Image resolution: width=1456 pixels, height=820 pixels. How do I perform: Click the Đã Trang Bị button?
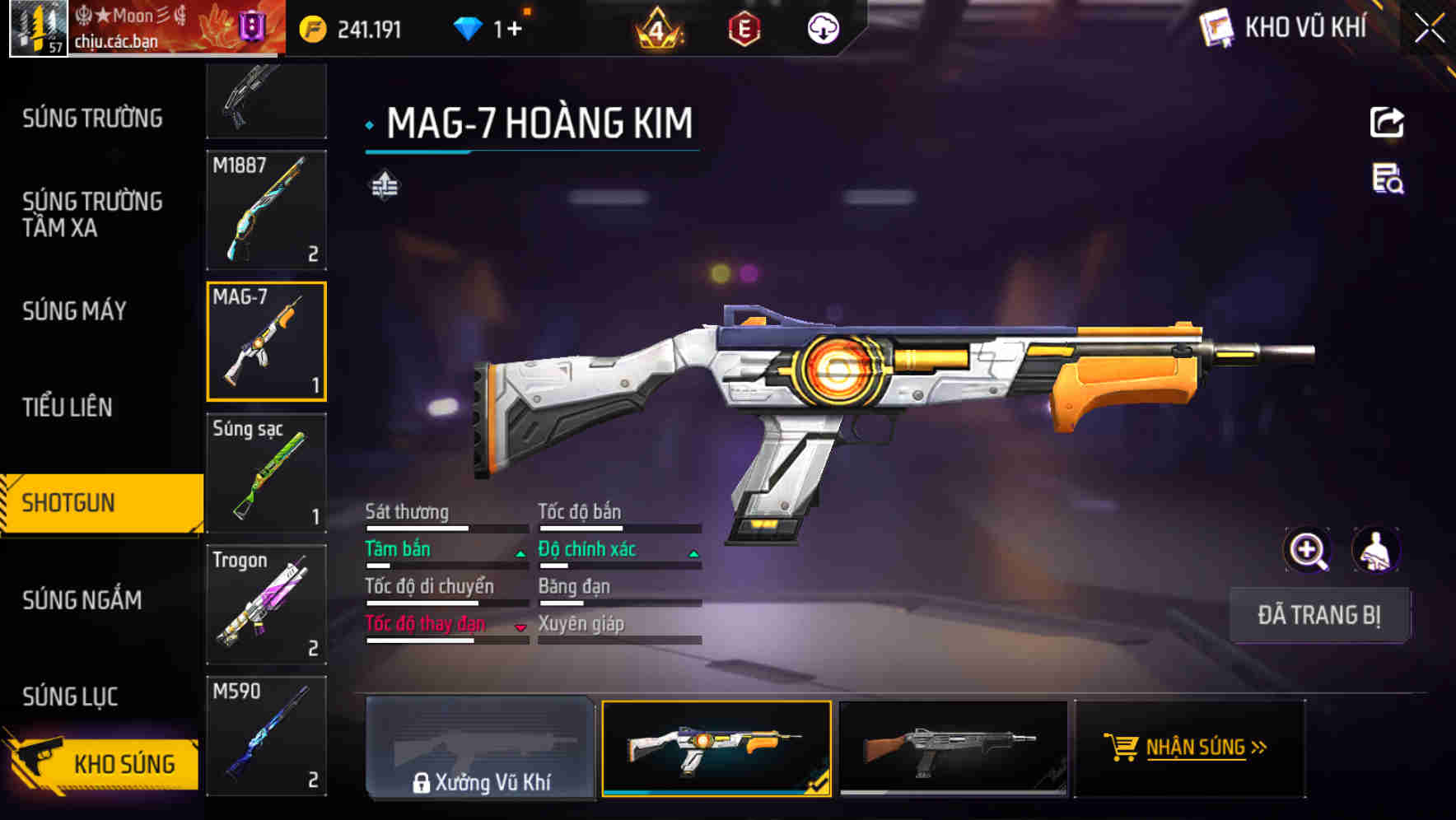[1318, 615]
